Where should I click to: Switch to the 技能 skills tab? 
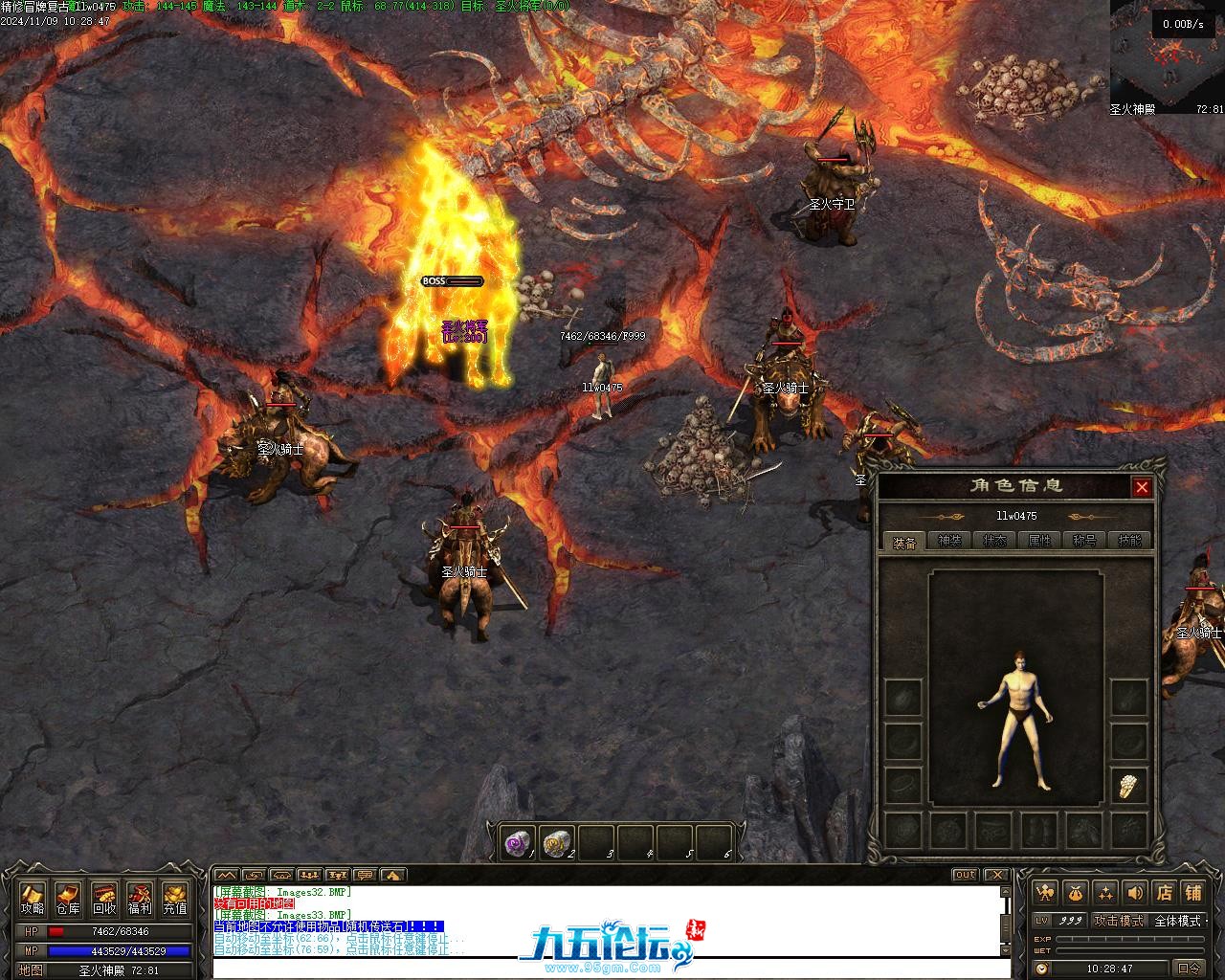click(1129, 541)
